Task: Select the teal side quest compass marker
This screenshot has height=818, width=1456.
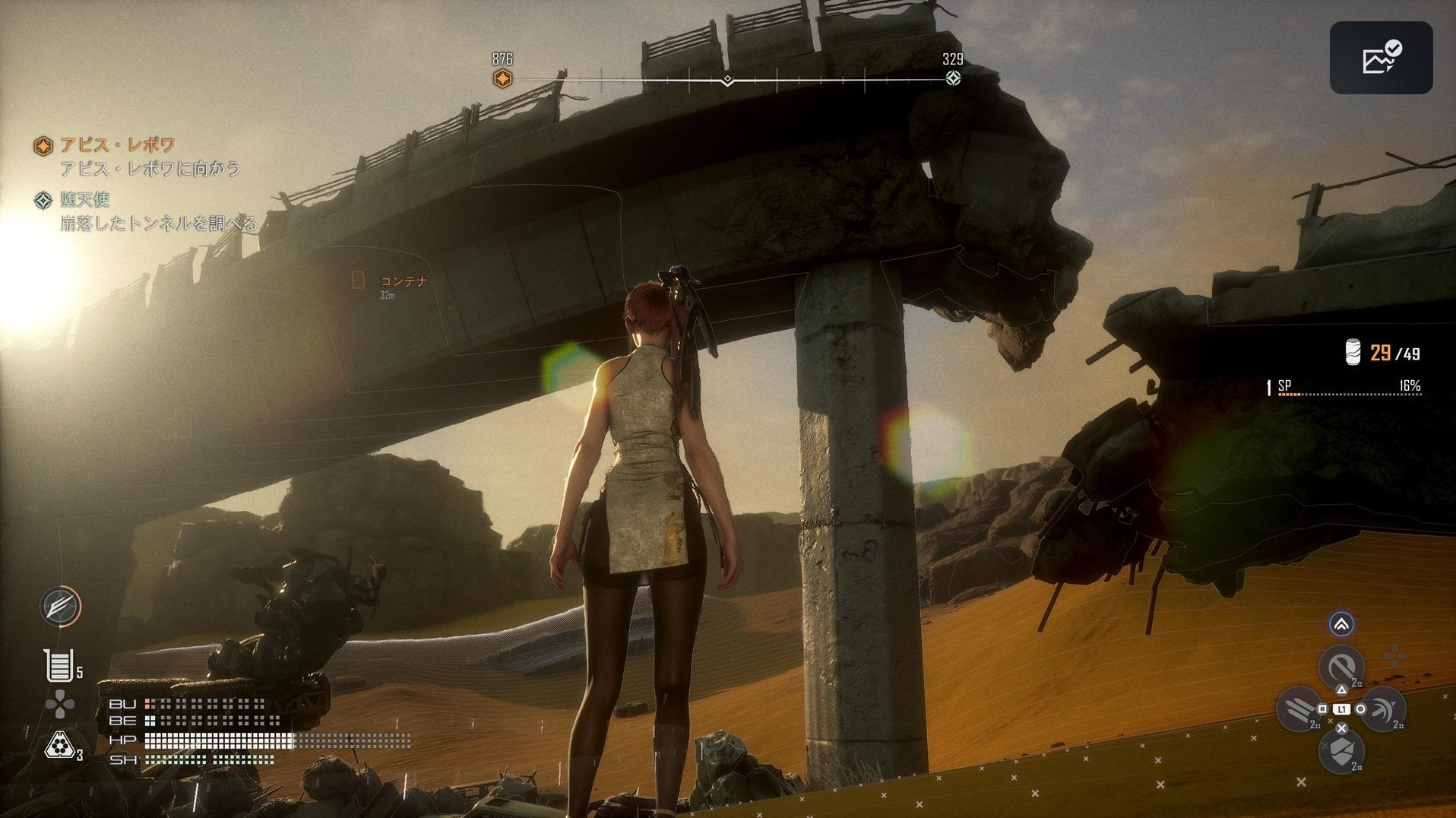Action: coord(953,78)
